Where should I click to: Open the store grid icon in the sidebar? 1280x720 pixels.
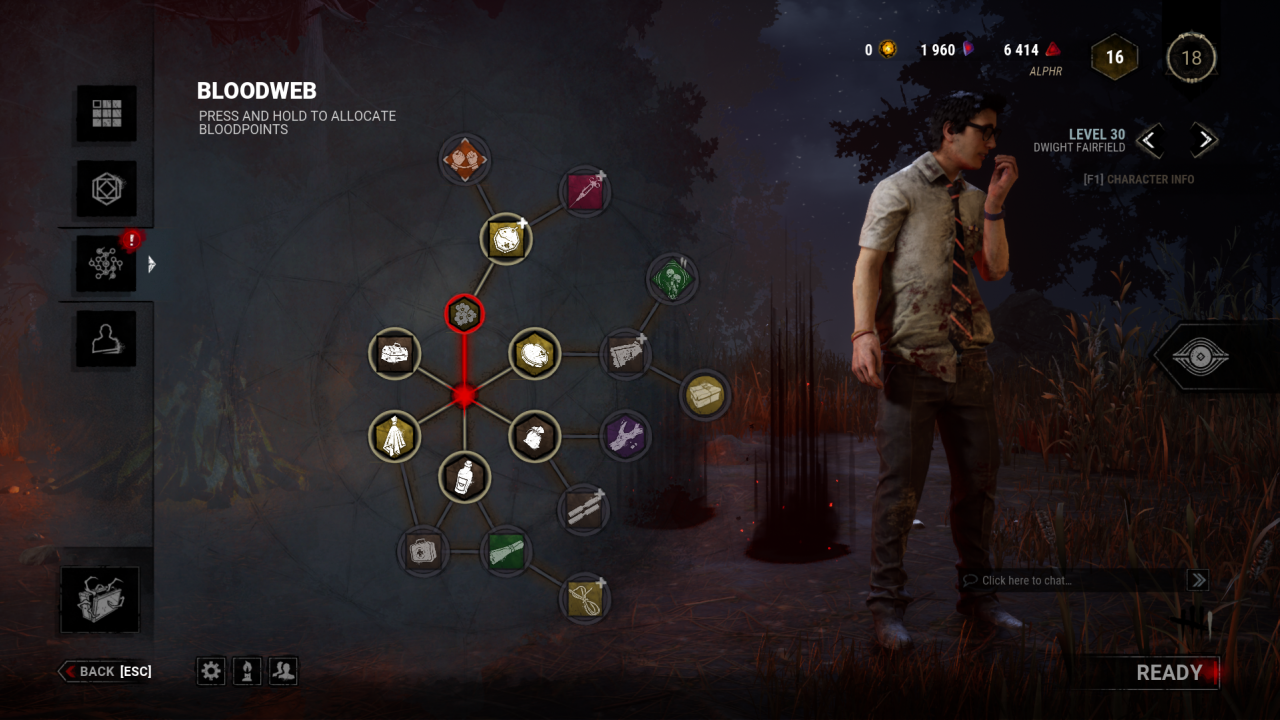105,113
